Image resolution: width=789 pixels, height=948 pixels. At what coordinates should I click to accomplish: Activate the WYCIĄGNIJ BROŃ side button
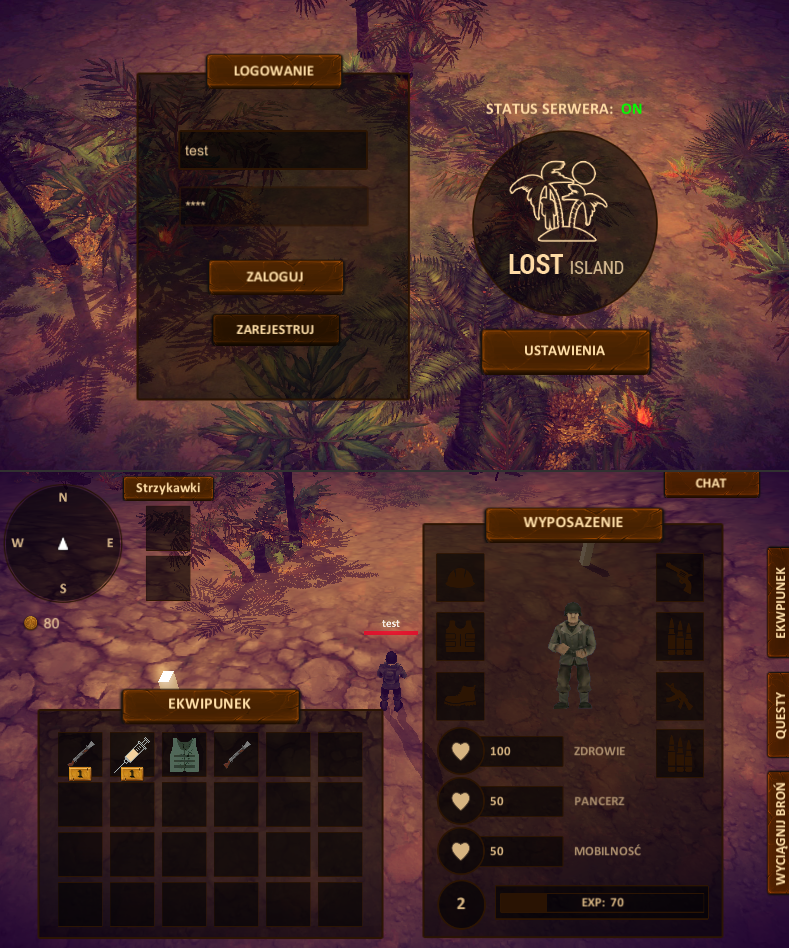[779, 832]
